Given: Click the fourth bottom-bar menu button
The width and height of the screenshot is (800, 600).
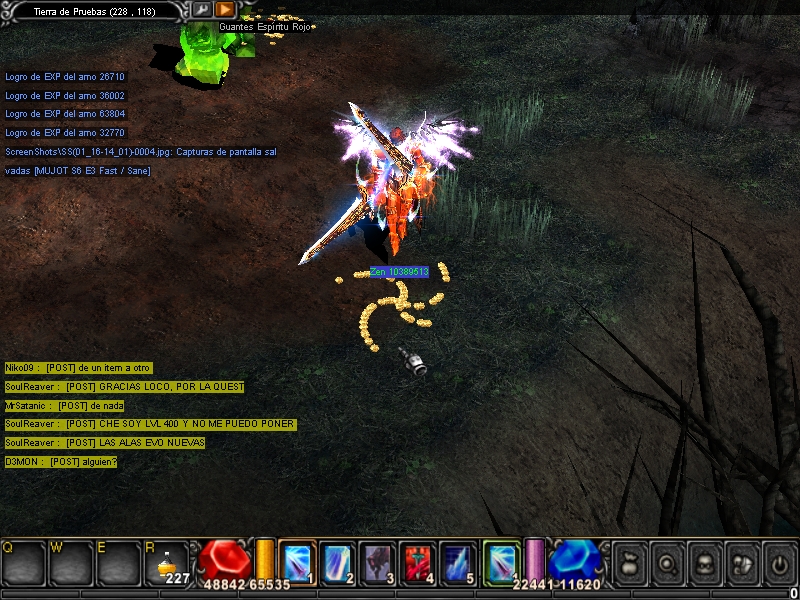Looking at the screenshot, I should [741, 561].
